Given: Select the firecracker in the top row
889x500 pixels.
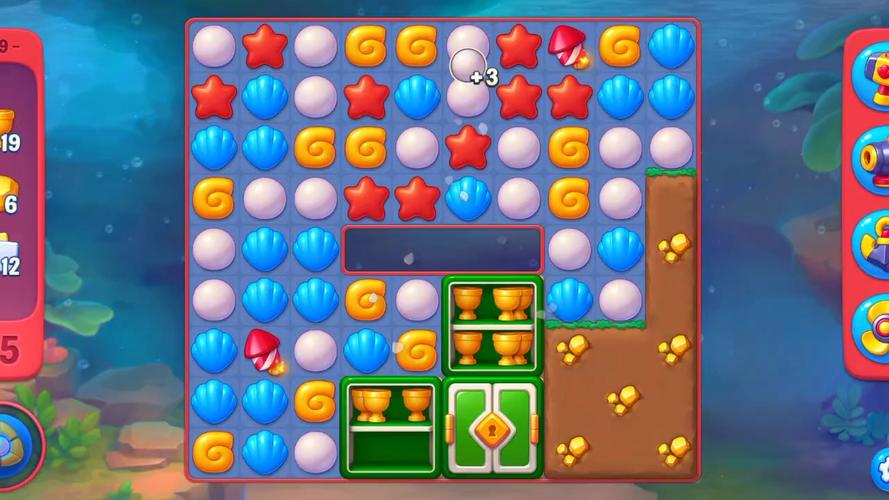Looking at the screenshot, I should click(569, 45).
